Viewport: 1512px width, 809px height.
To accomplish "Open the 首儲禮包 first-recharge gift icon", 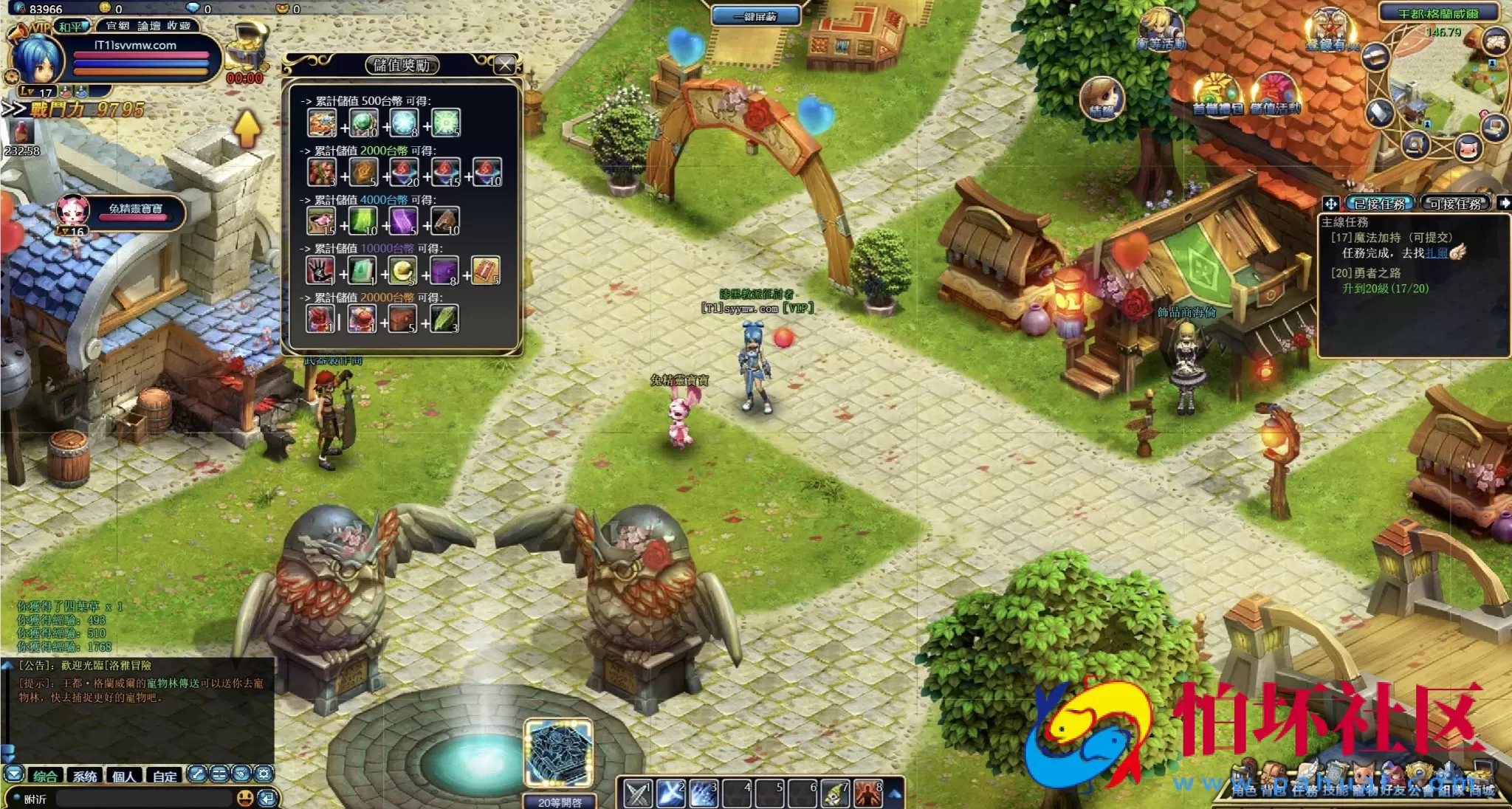I will pos(1217,94).
